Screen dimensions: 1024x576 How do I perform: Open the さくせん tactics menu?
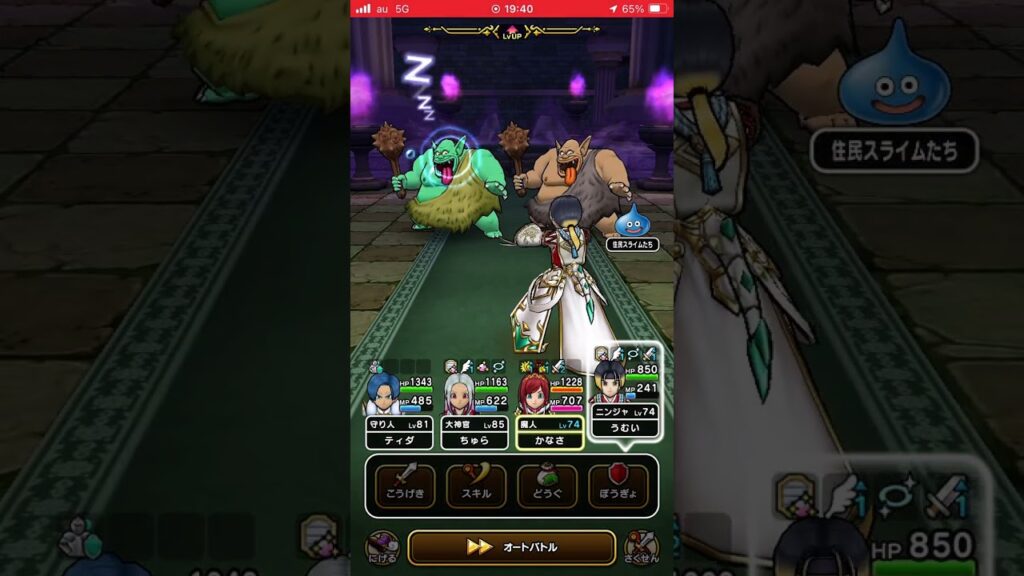pyautogui.click(x=640, y=547)
